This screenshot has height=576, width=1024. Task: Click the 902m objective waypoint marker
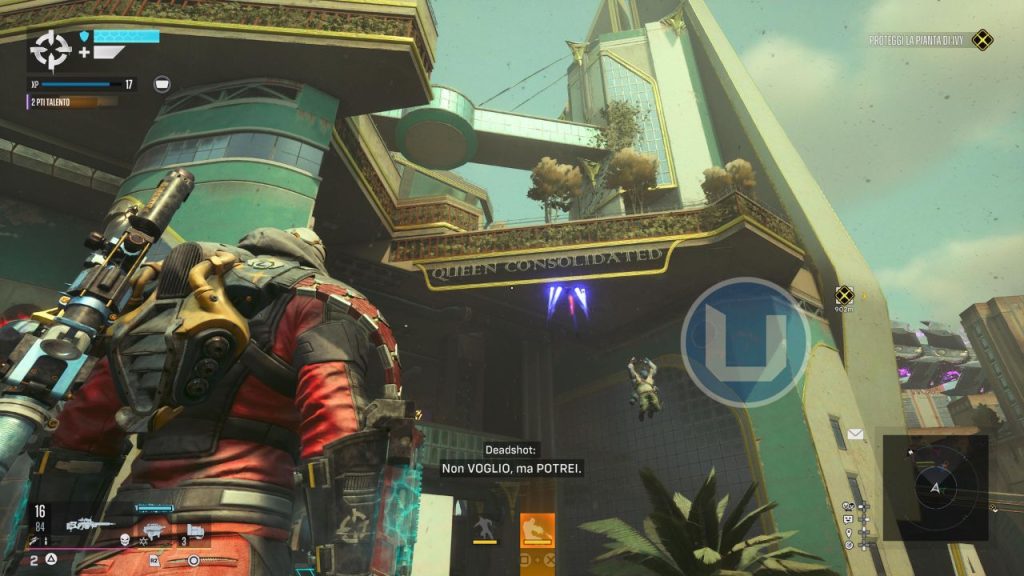(844, 294)
